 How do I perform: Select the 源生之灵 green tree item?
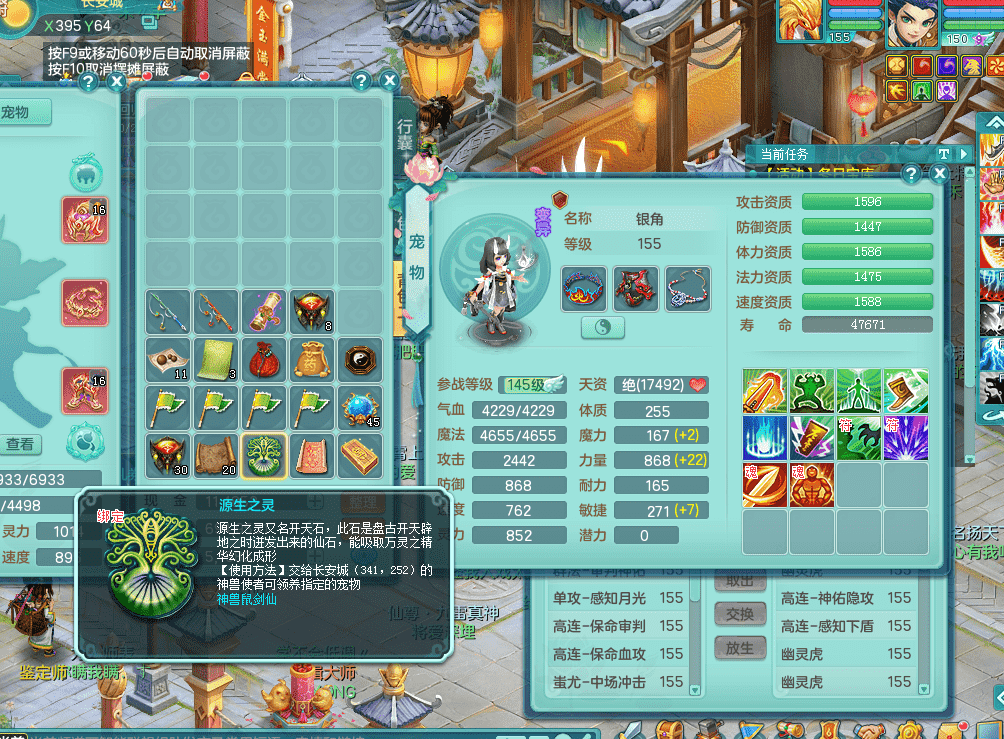click(265, 456)
